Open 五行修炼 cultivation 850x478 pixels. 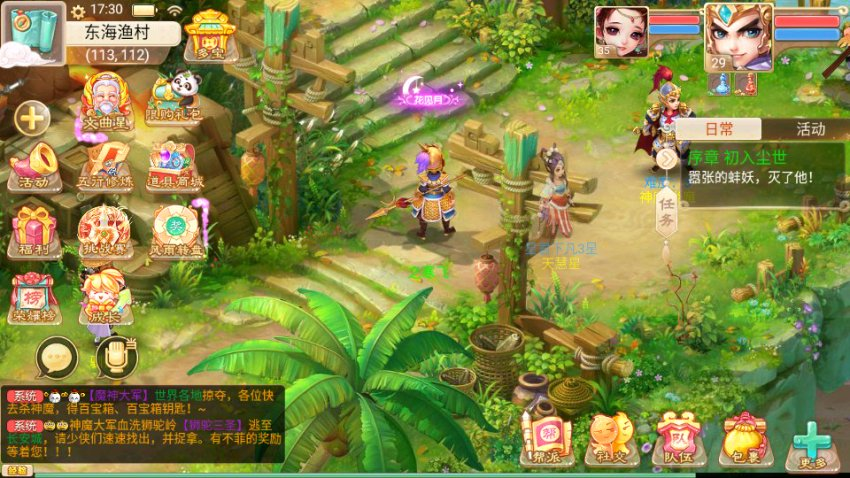click(105, 164)
